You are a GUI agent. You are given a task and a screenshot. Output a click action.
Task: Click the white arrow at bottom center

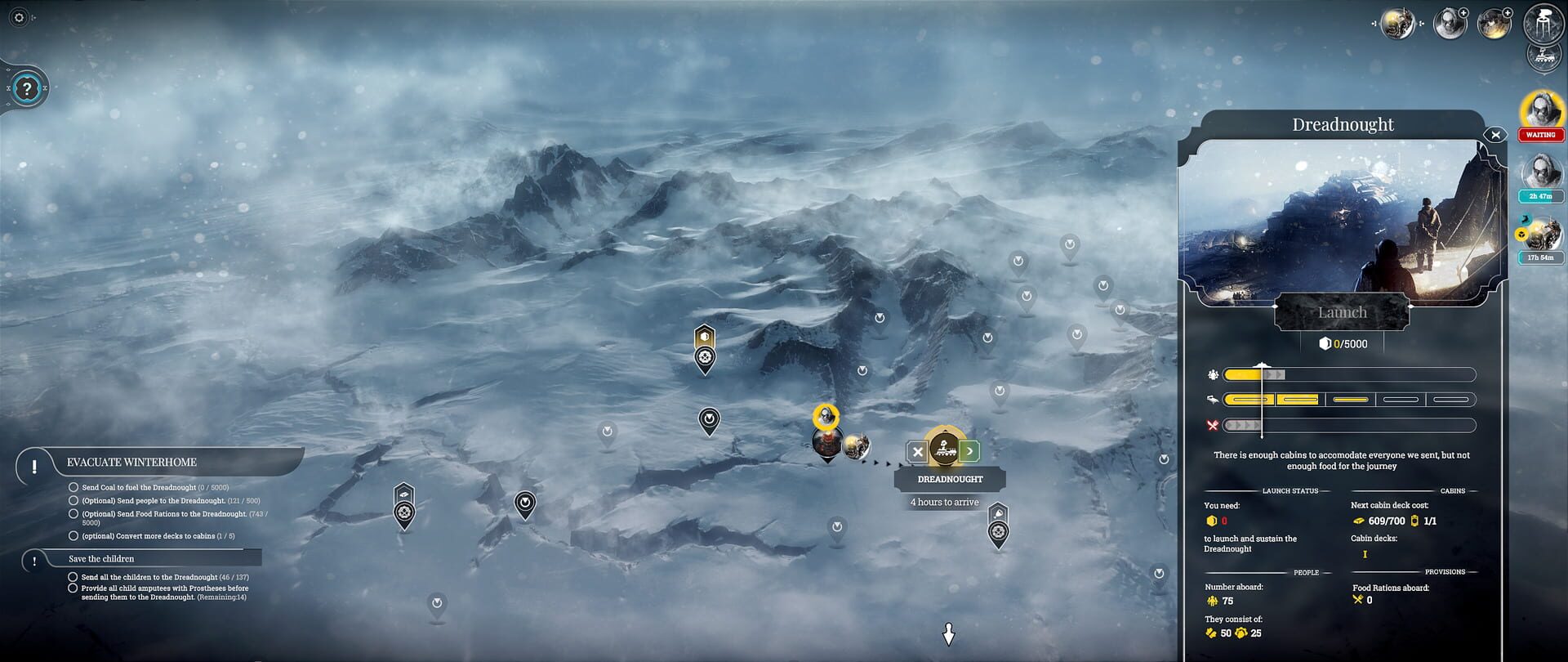[x=948, y=636]
